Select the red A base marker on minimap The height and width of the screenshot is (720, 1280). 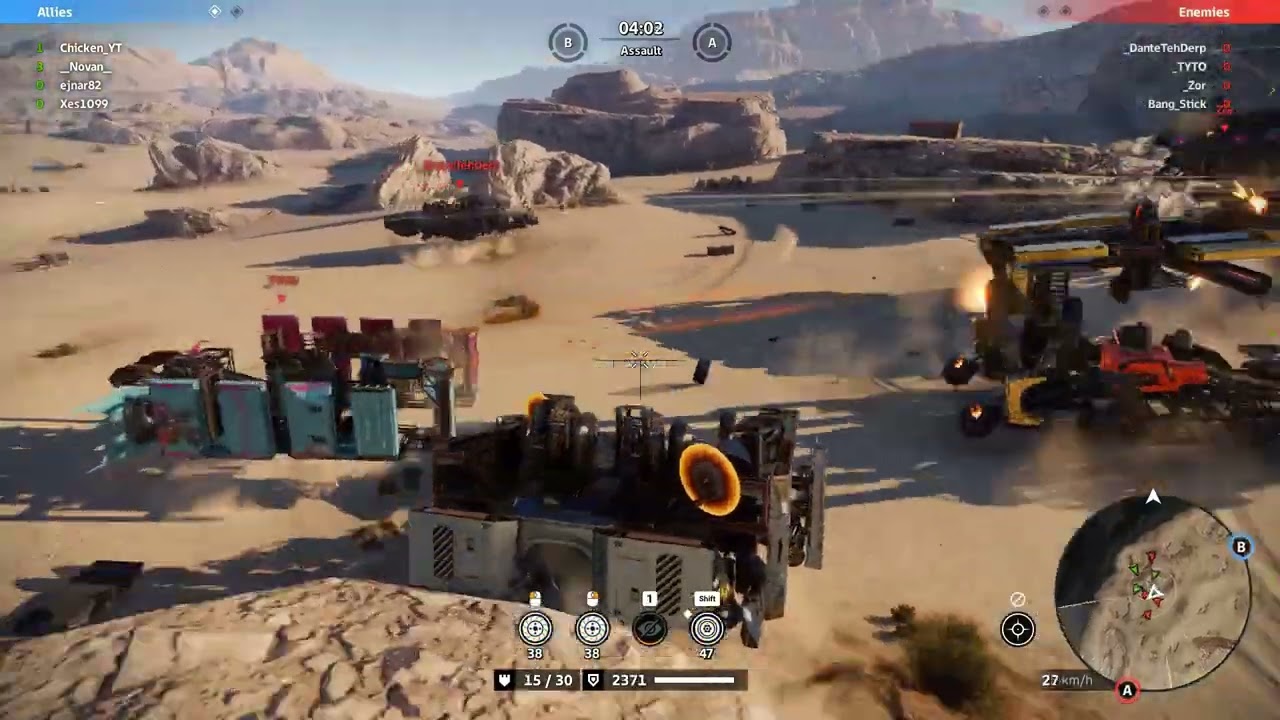(1127, 690)
